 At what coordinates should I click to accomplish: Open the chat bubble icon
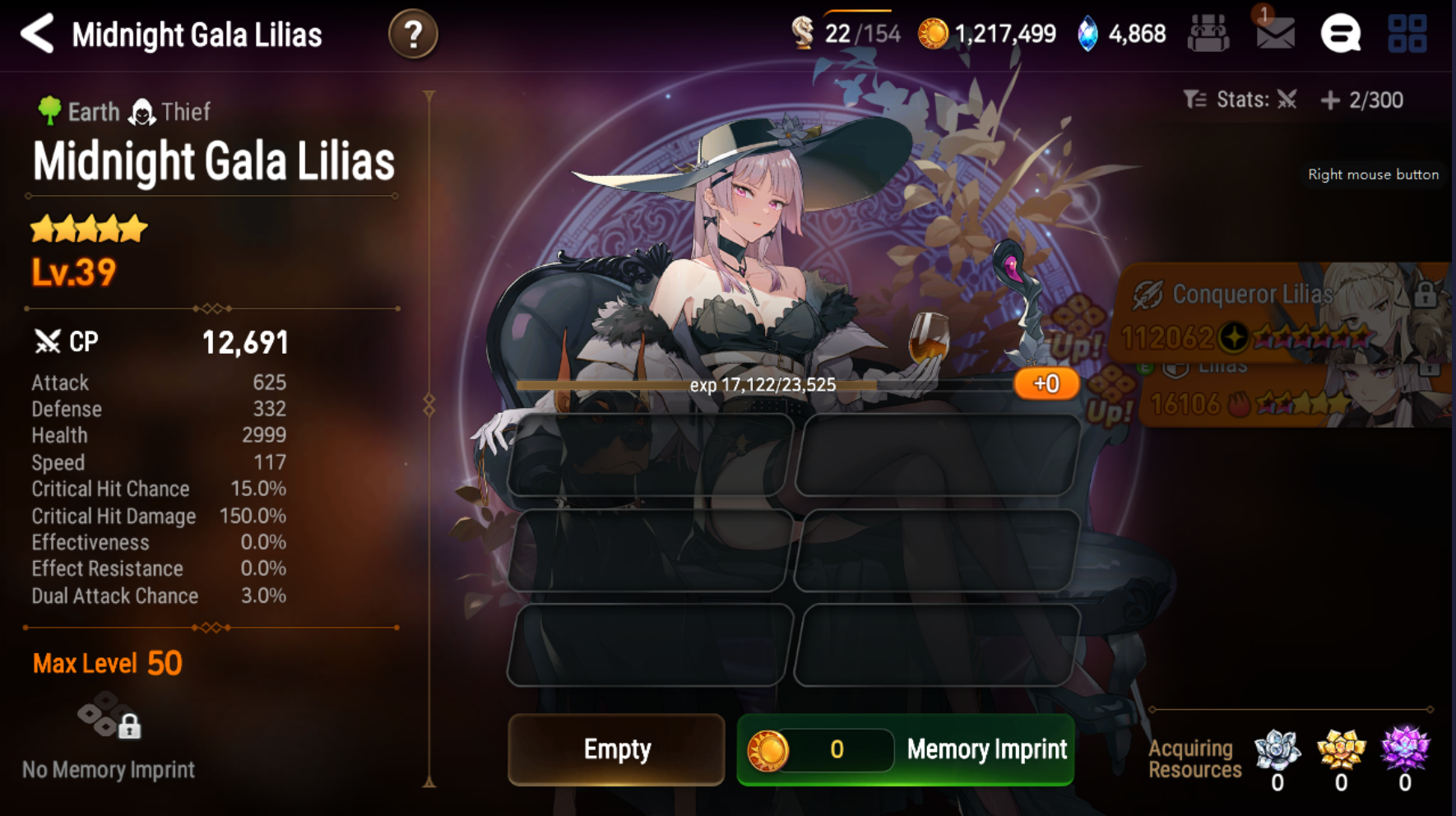pyautogui.click(x=1341, y=35)
